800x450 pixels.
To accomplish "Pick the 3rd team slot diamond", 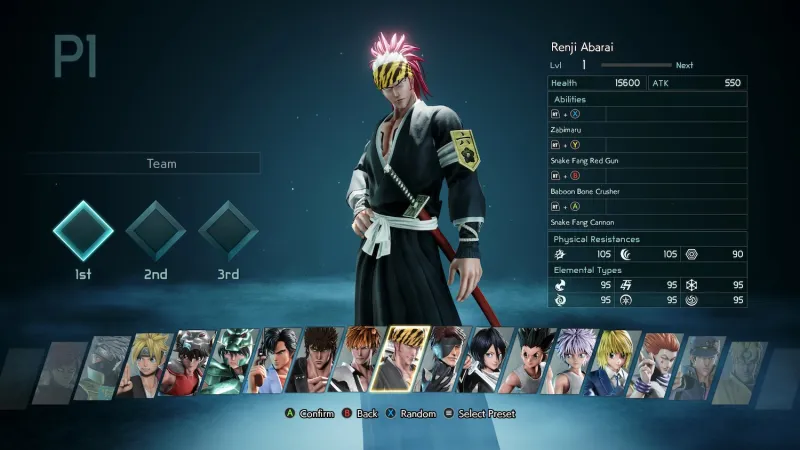I will [x=229, y=231].
